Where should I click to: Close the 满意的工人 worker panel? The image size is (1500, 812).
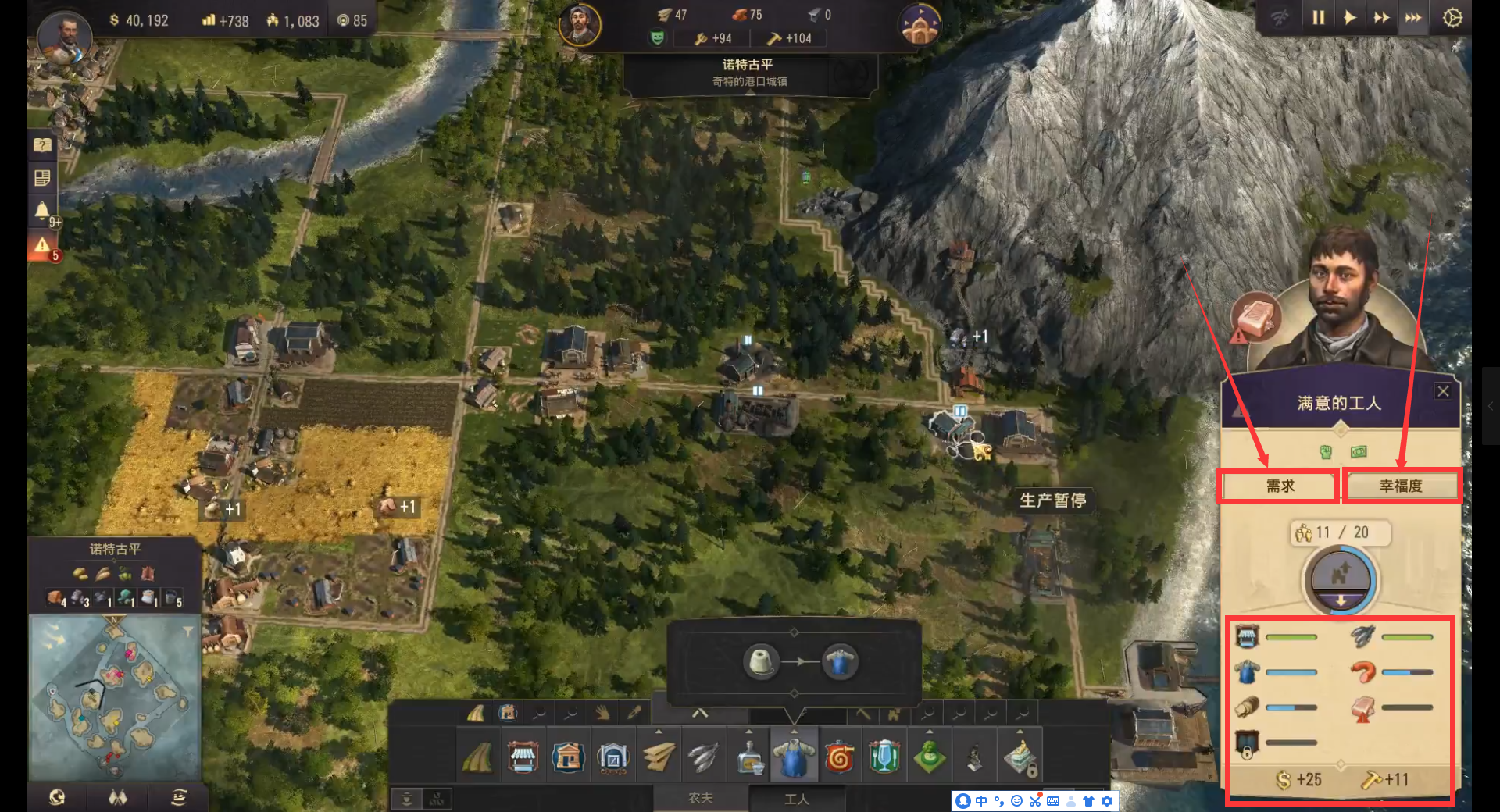(x=1443, y=391)
